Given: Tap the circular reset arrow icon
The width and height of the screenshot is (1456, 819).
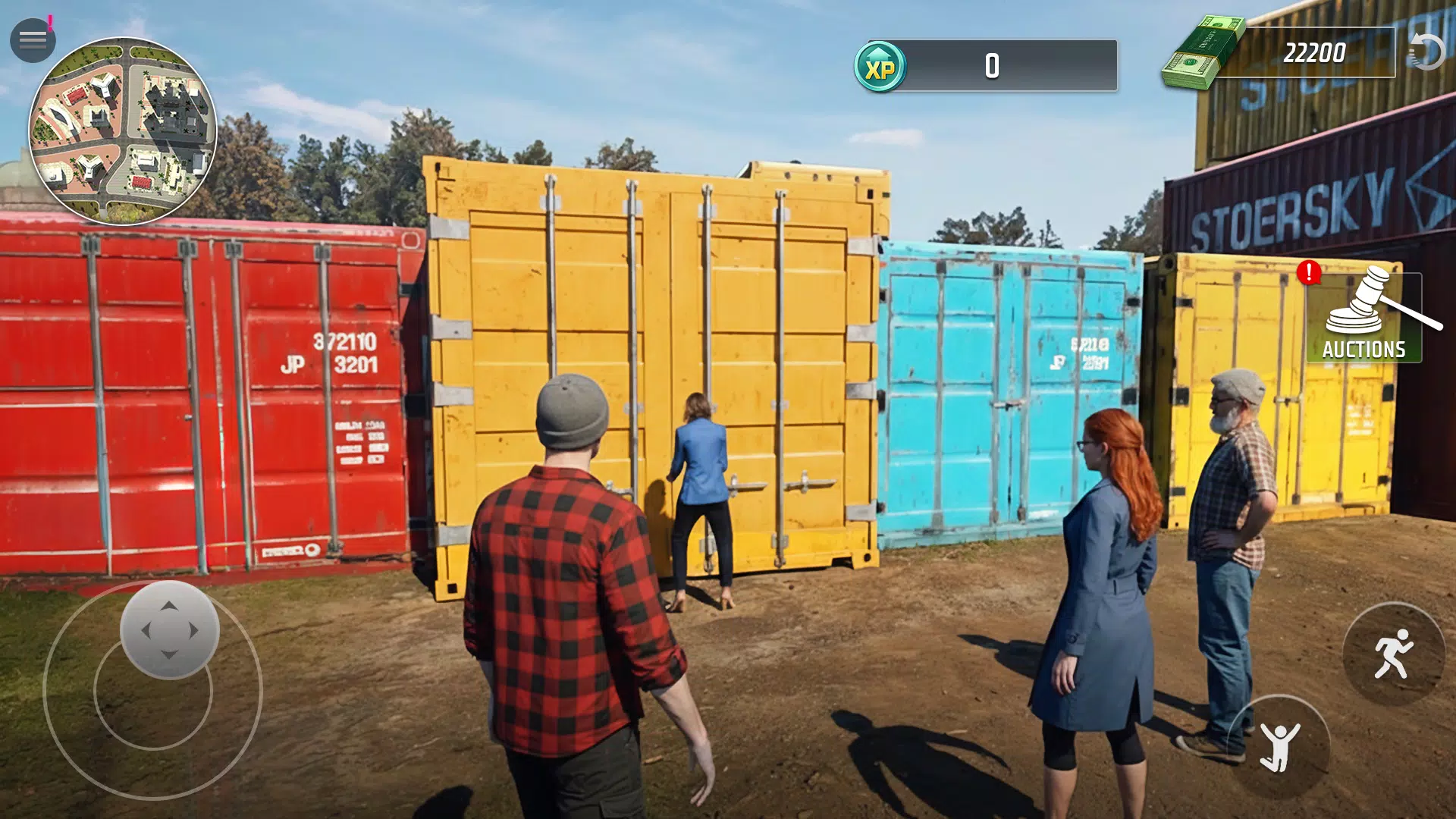Looking at the screenshot, I should click(1426, 53).
